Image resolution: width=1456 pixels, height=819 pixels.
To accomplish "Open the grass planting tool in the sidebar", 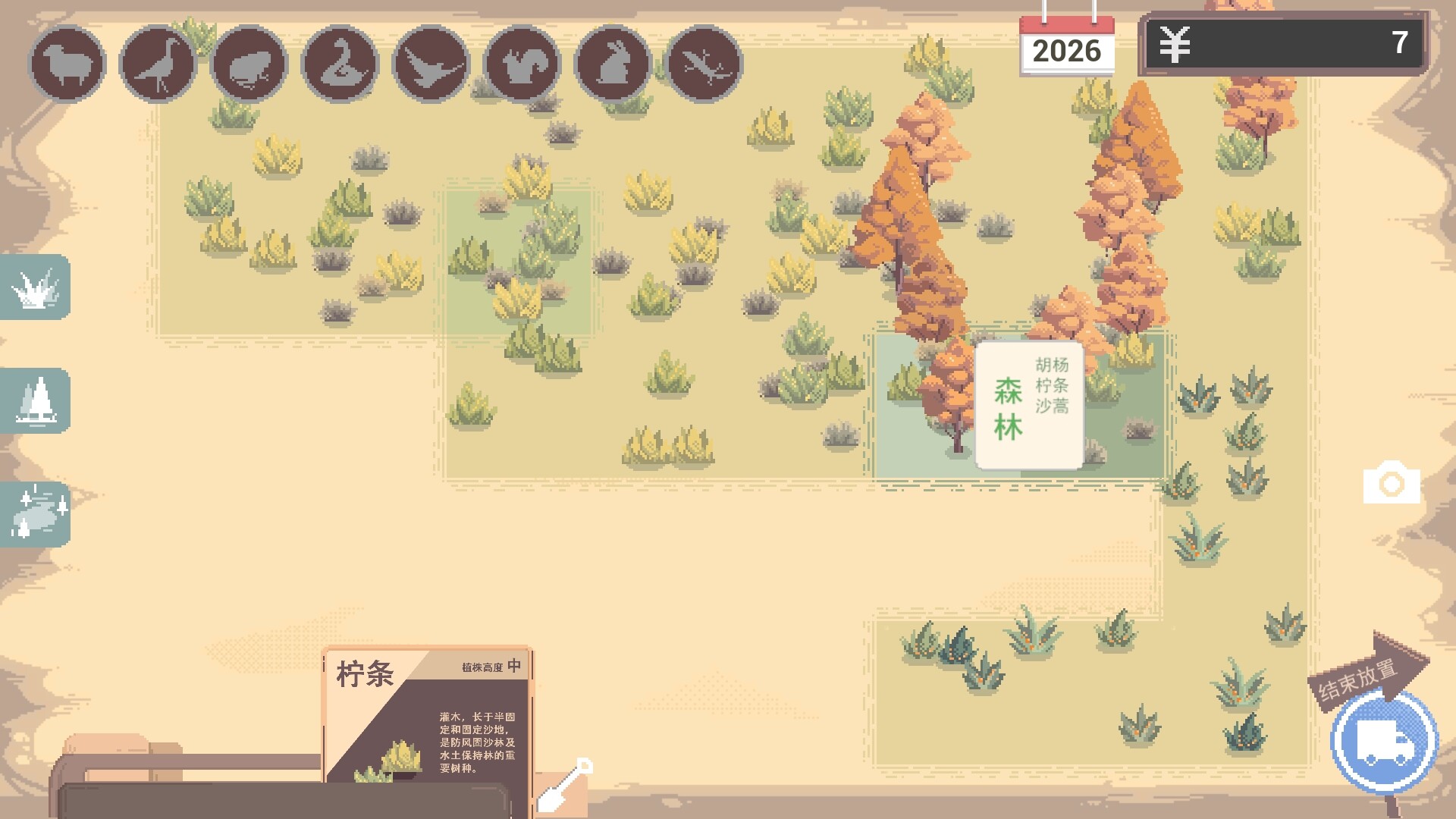I will tap(34, 288).
